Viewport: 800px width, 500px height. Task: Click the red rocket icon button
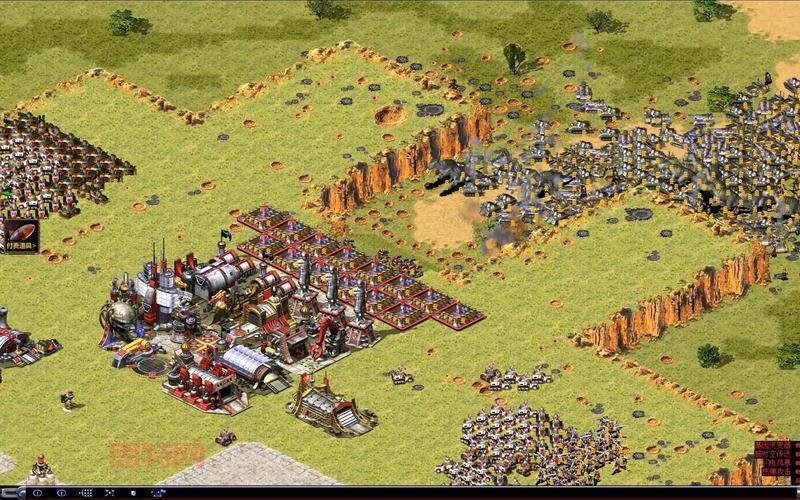[x=19, y=234]
